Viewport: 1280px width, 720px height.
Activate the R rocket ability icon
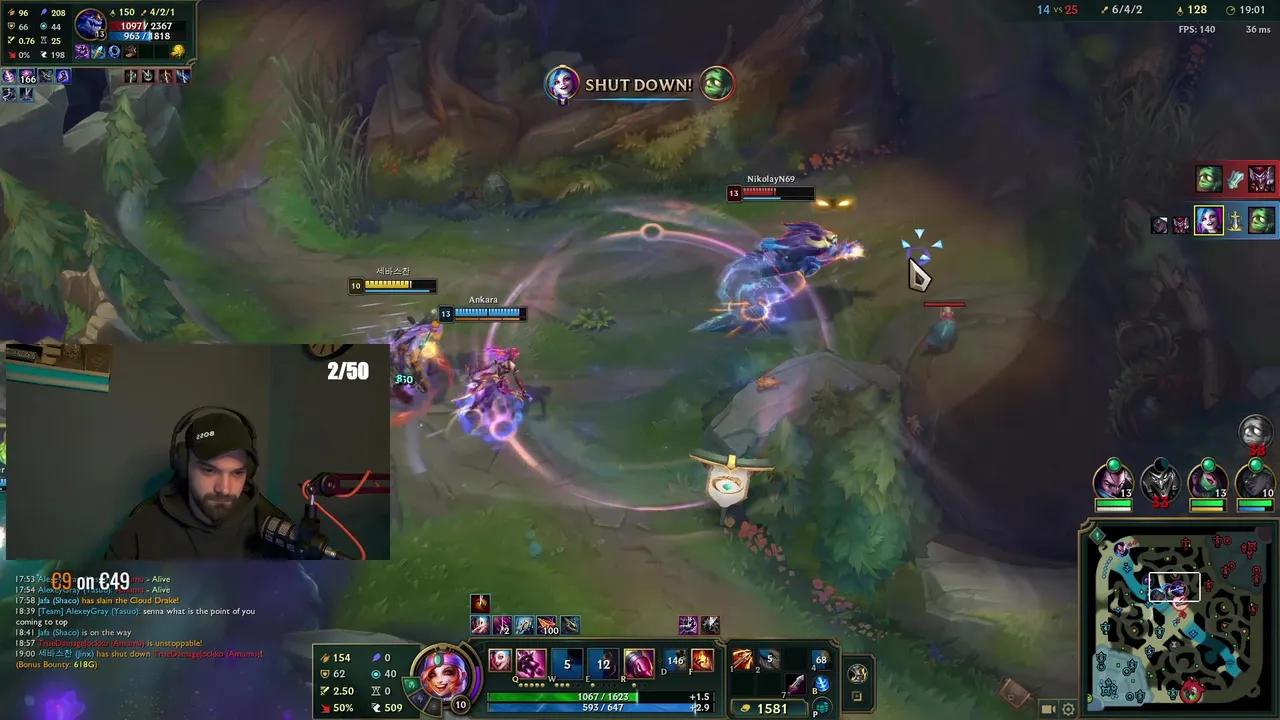coord(638,663)
